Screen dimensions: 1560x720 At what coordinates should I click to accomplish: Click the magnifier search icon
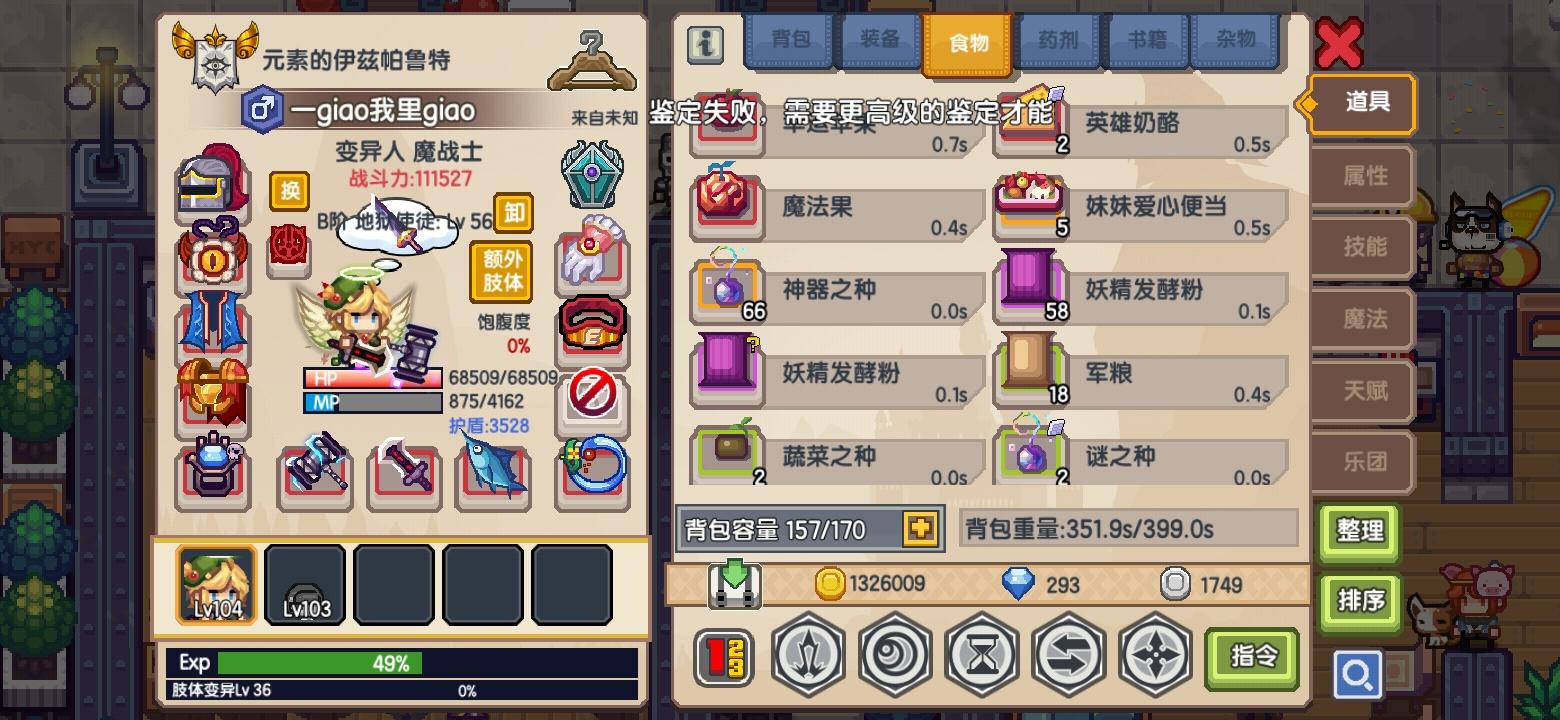click(1357, 674)
